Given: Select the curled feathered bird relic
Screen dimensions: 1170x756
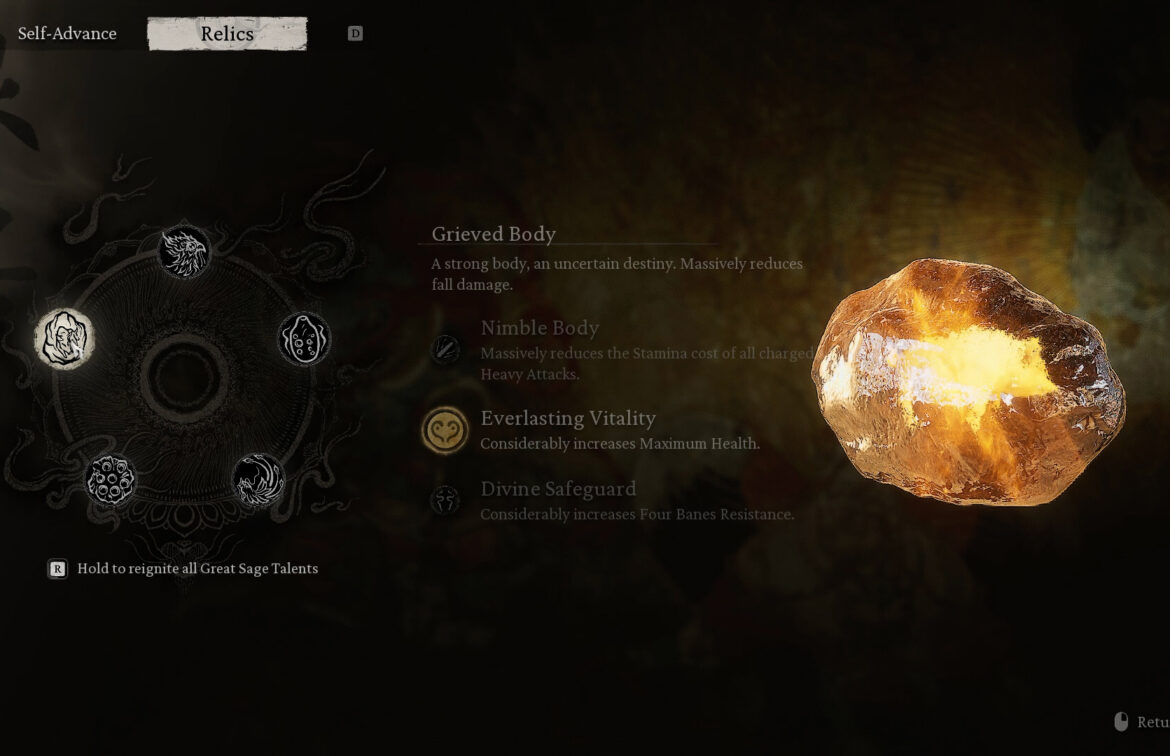Looking at the screenshot, I should click(258, 480).
